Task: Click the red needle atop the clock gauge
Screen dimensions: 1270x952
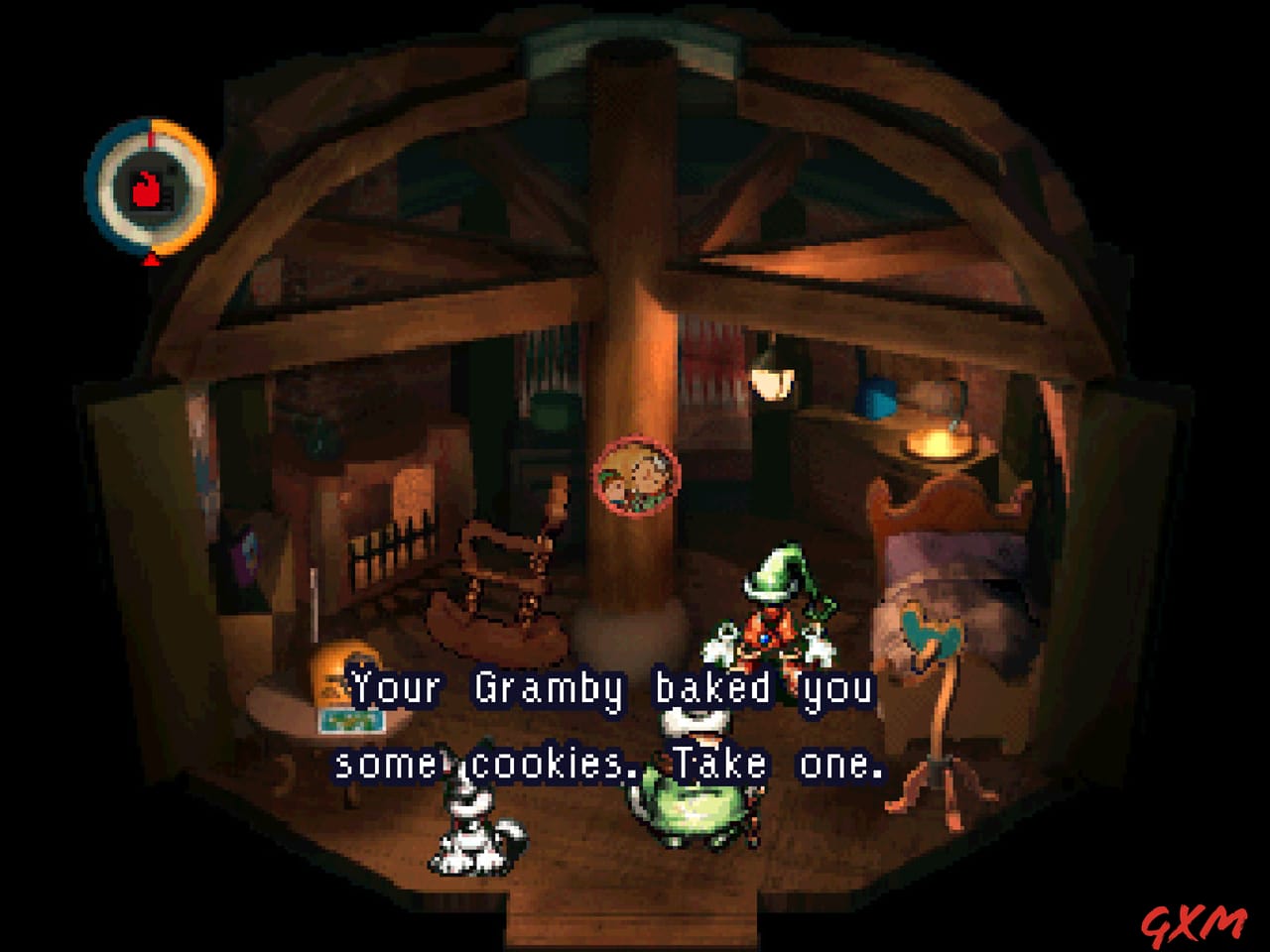Action: (x=151, y=137)
